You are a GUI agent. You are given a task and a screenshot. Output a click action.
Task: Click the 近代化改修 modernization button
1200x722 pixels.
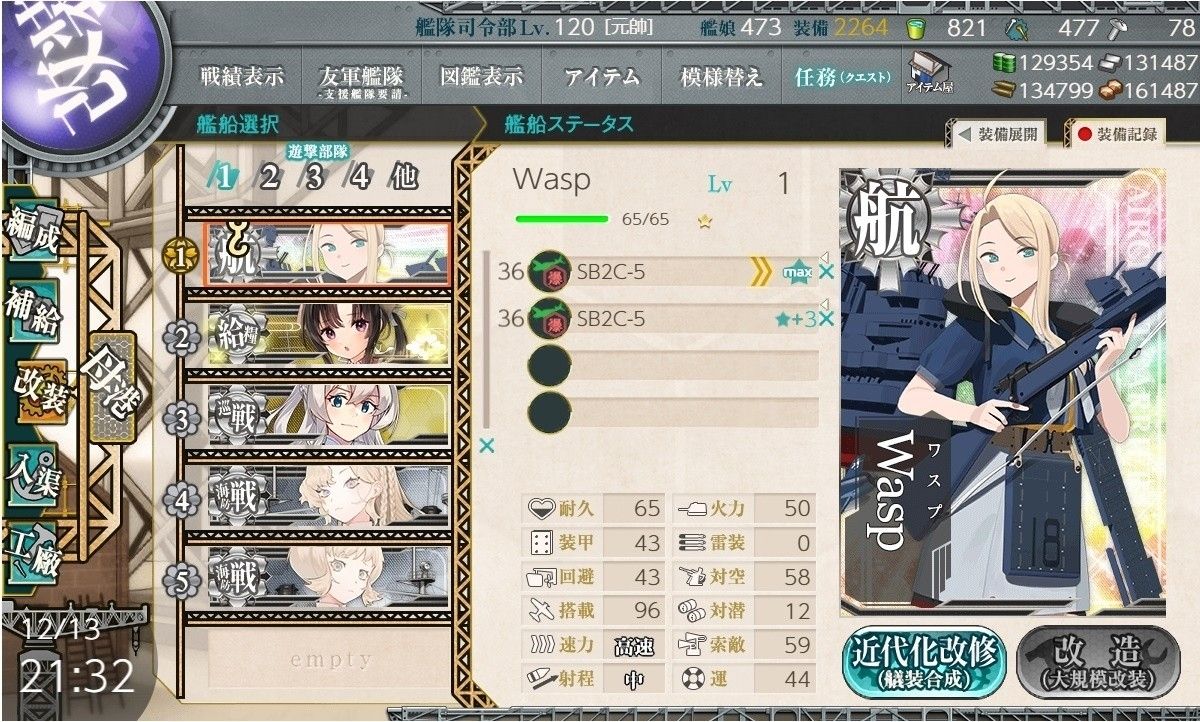(x=922, y=663)
